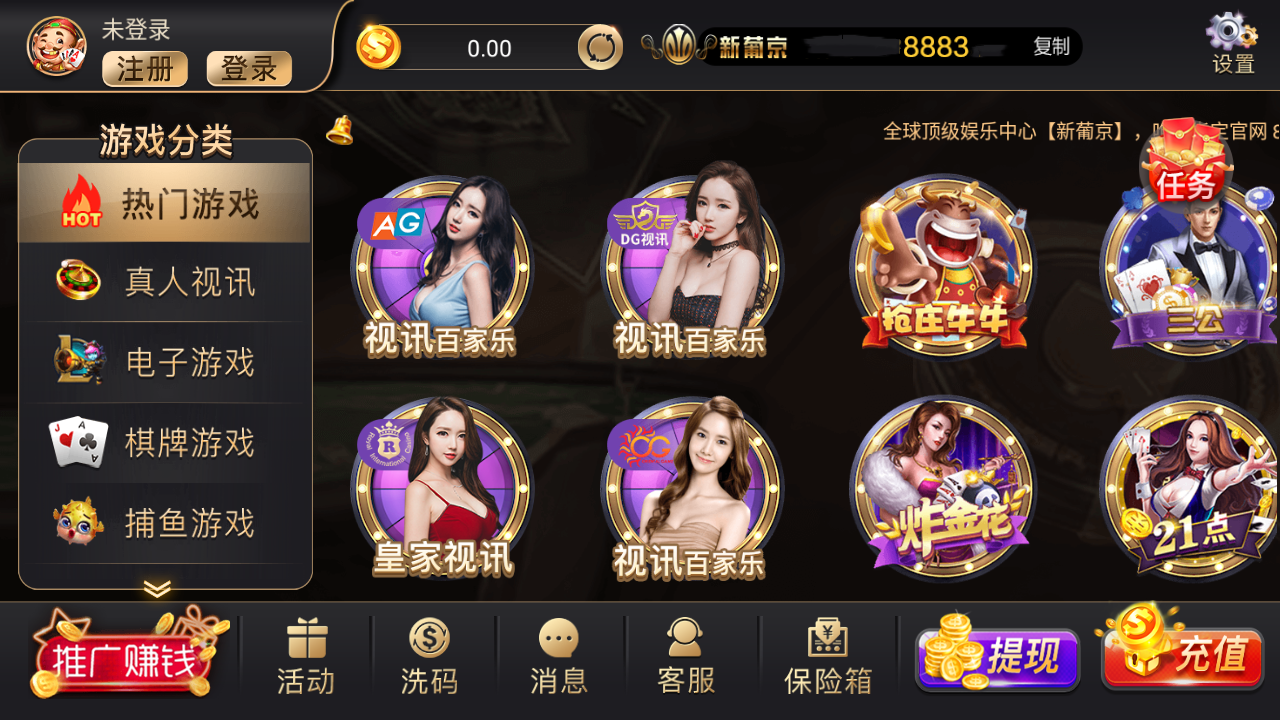This screenshot has height=720, width=1280.
Task: Choose the 棋牌游戏 category
Action: coord(166,442)
